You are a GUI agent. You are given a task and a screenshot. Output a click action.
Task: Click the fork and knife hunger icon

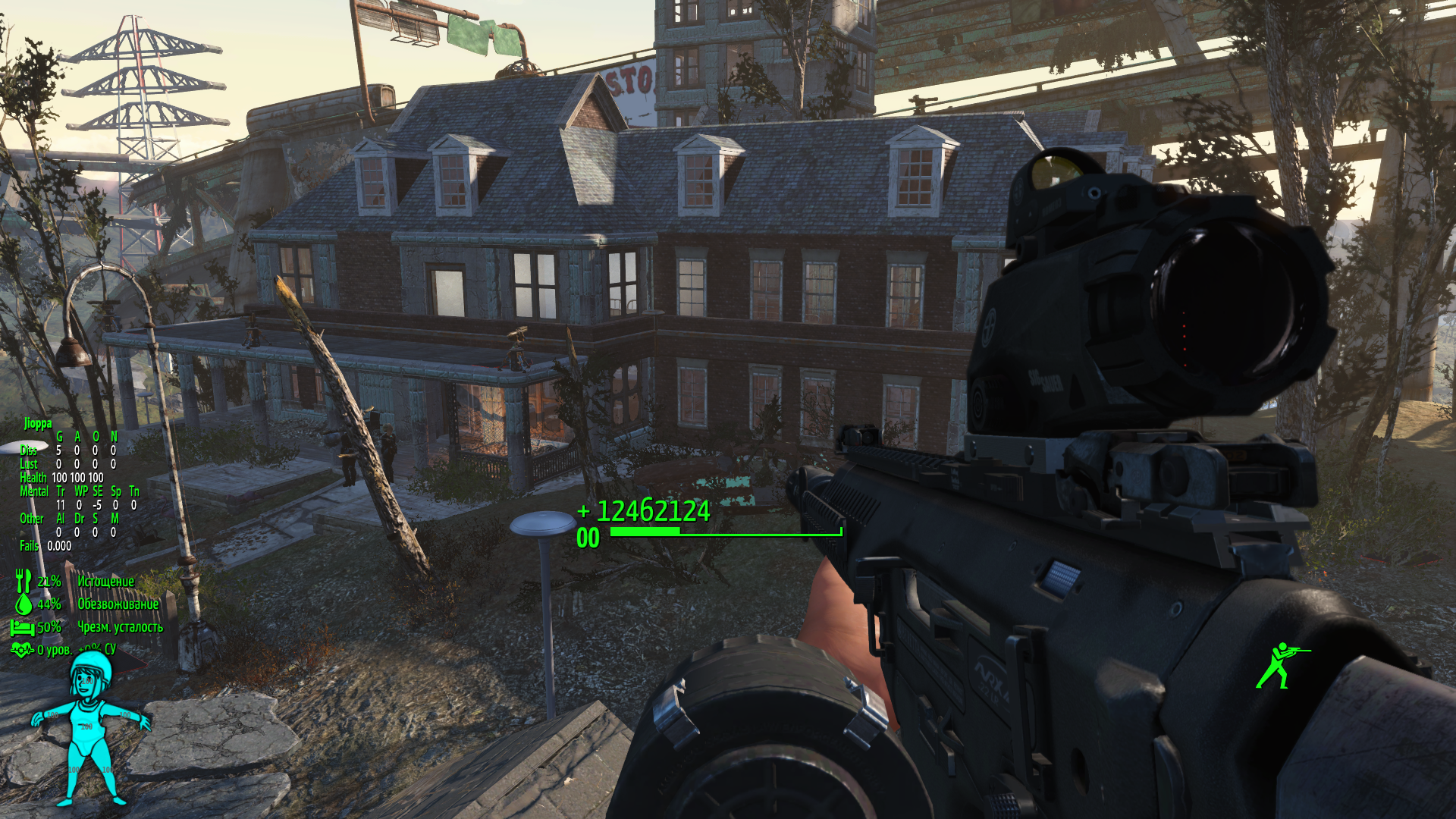click(24, 582)
